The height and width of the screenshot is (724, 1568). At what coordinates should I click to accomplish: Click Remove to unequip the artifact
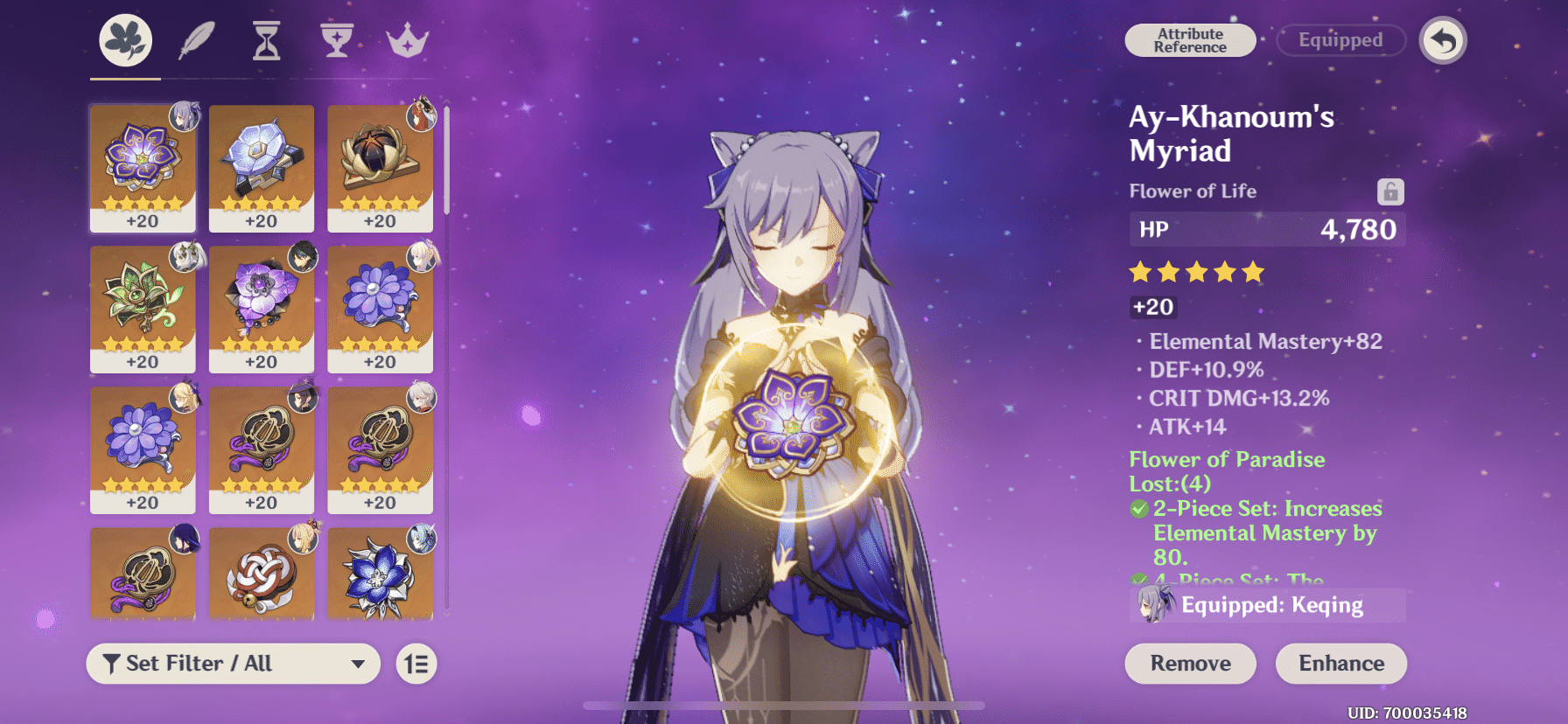coord(1189,664)
